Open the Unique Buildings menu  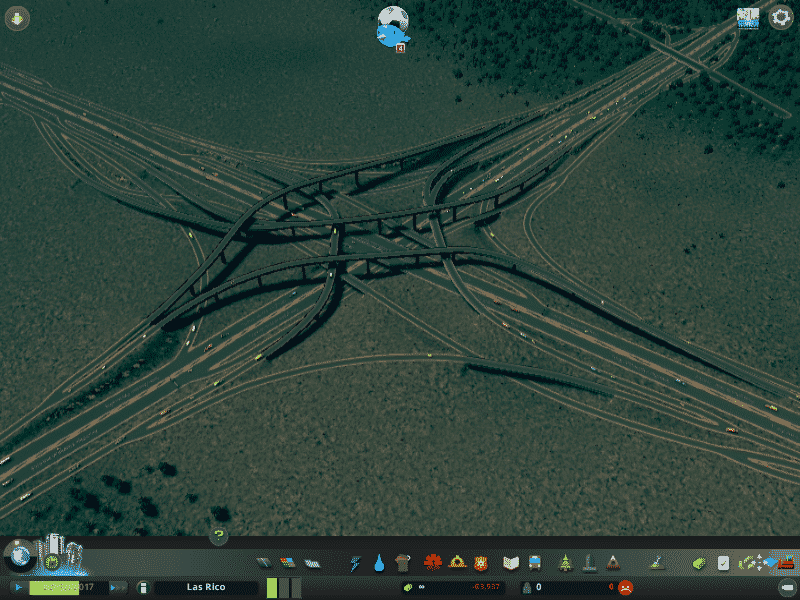(x=589, y=563)
